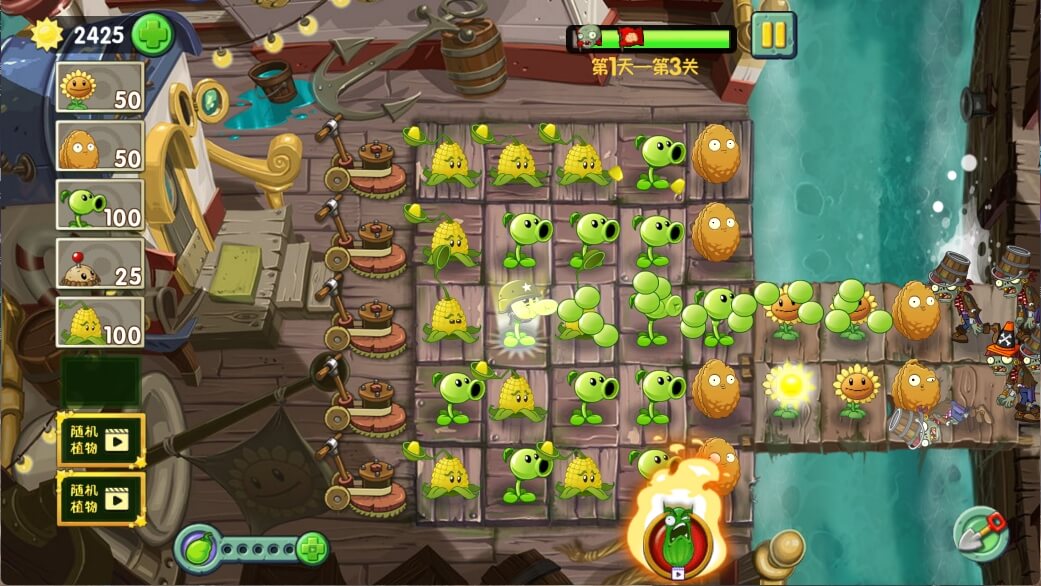The height and width of the screenshot is (586, 1041).
Task: Activate the shovel tool
Action: click(979, 533)
